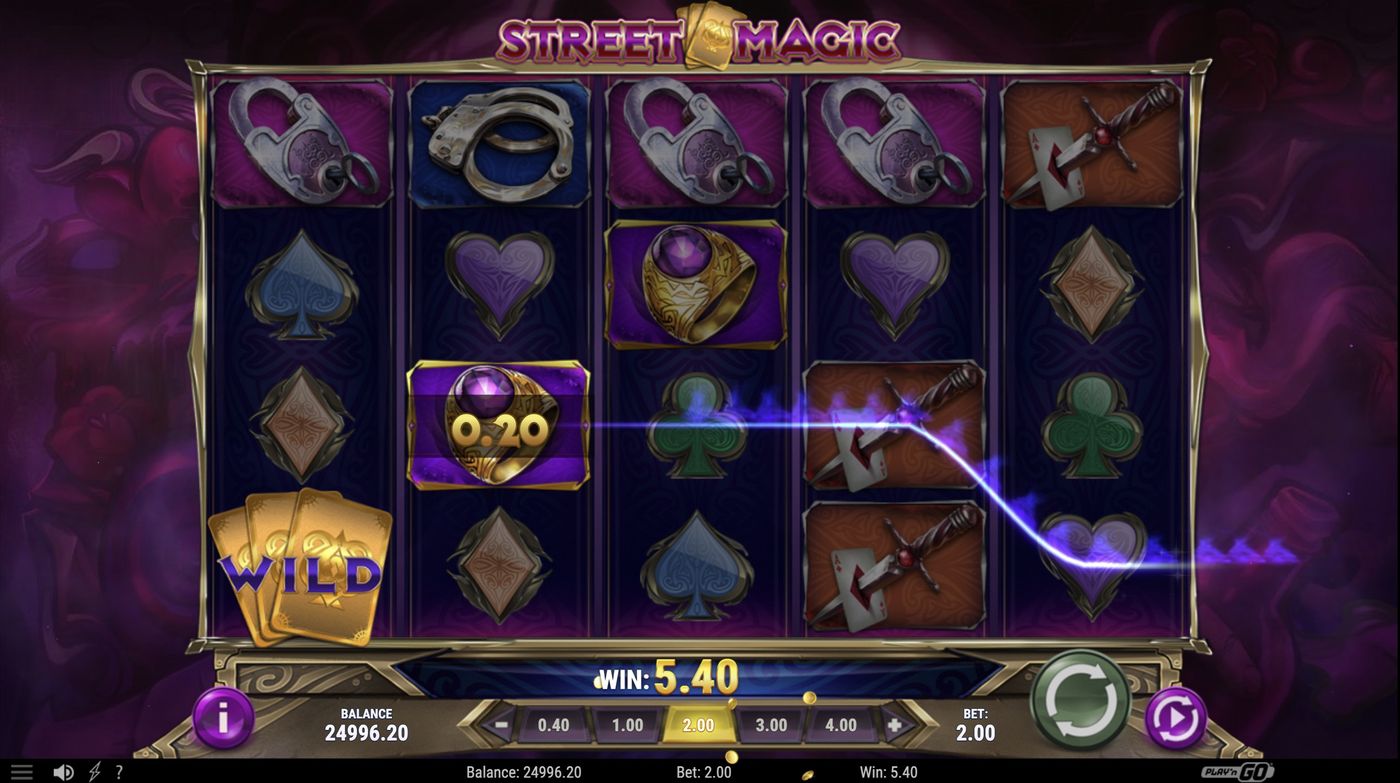
Task: Click the currently selected 2.00 bet chip
Action: pyautogui.click(x=700, y=723)
